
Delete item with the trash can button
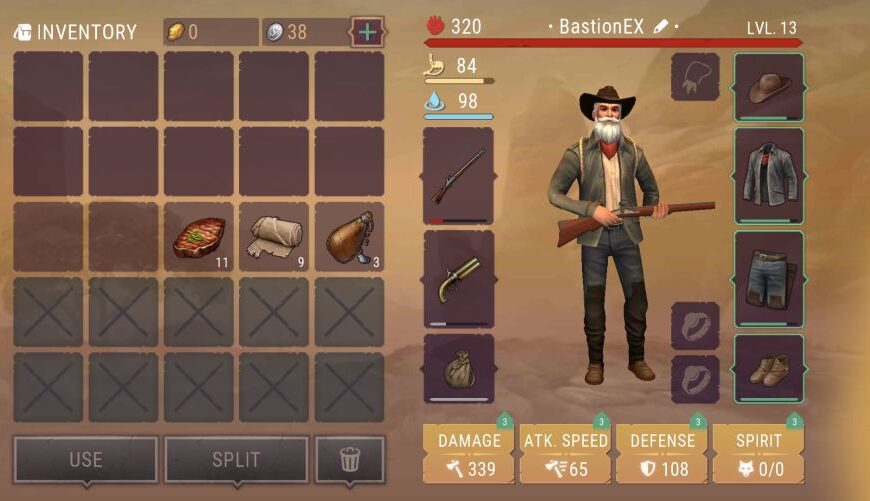[349, 460]
